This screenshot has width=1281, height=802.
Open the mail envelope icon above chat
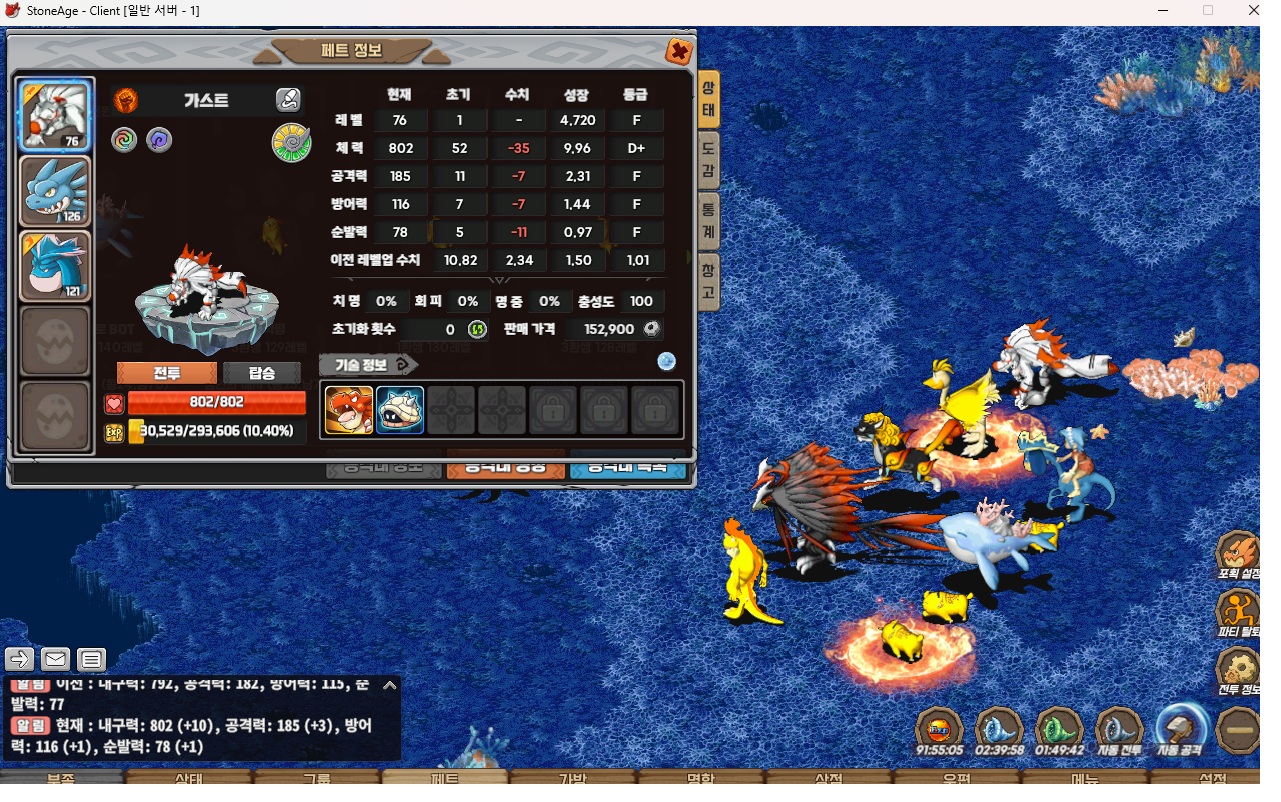(x=55, y=659)
